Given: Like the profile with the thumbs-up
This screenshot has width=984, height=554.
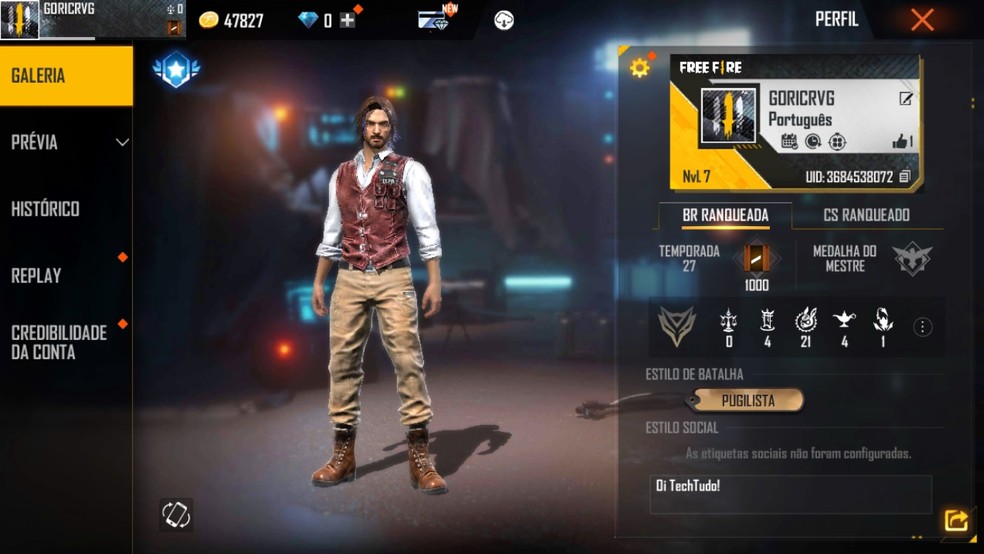Looking at the screenshot, I should (x=901, y=142).
